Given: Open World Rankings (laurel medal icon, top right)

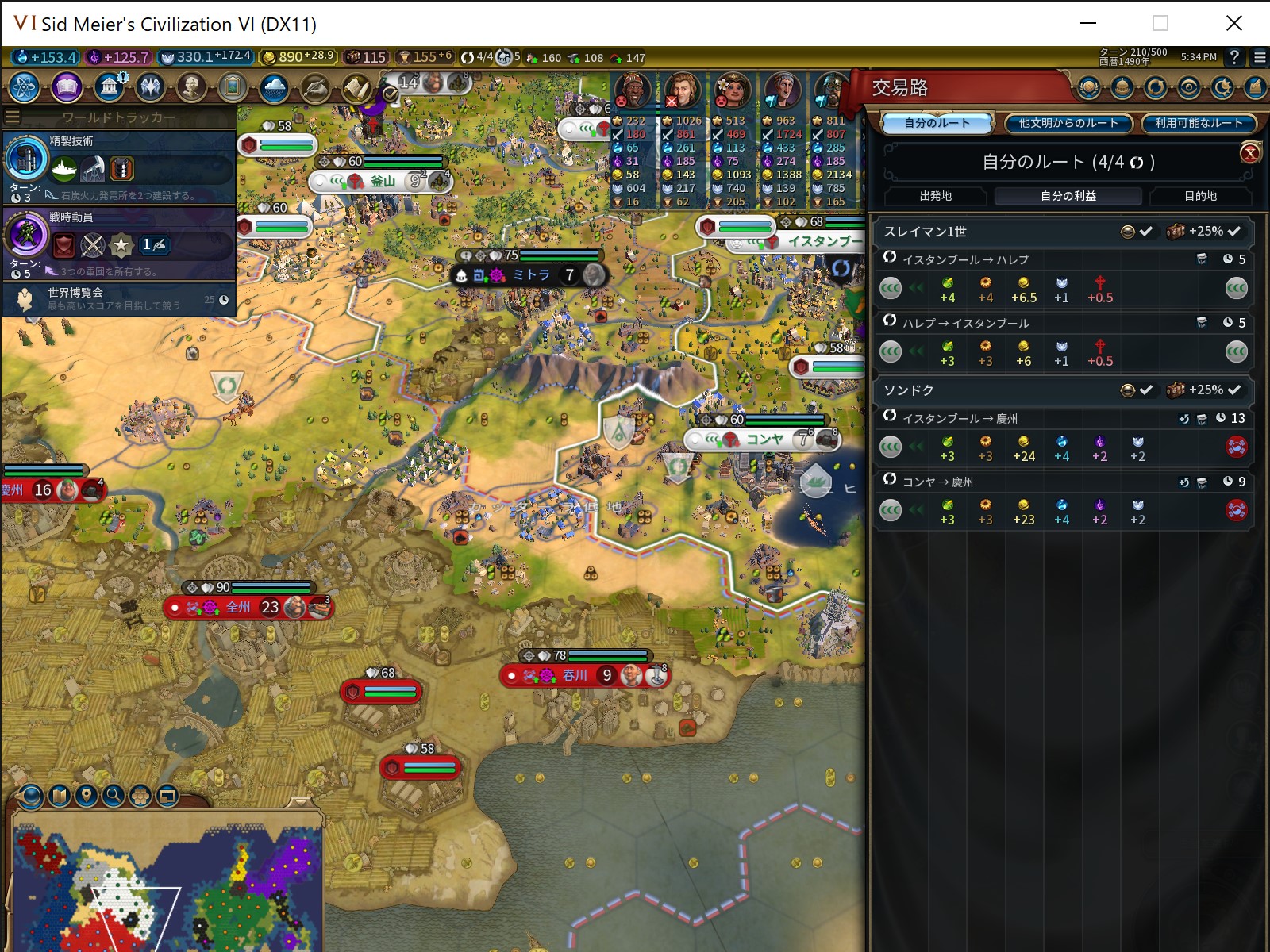Looking at the screenshot, I should point(1090,88).
